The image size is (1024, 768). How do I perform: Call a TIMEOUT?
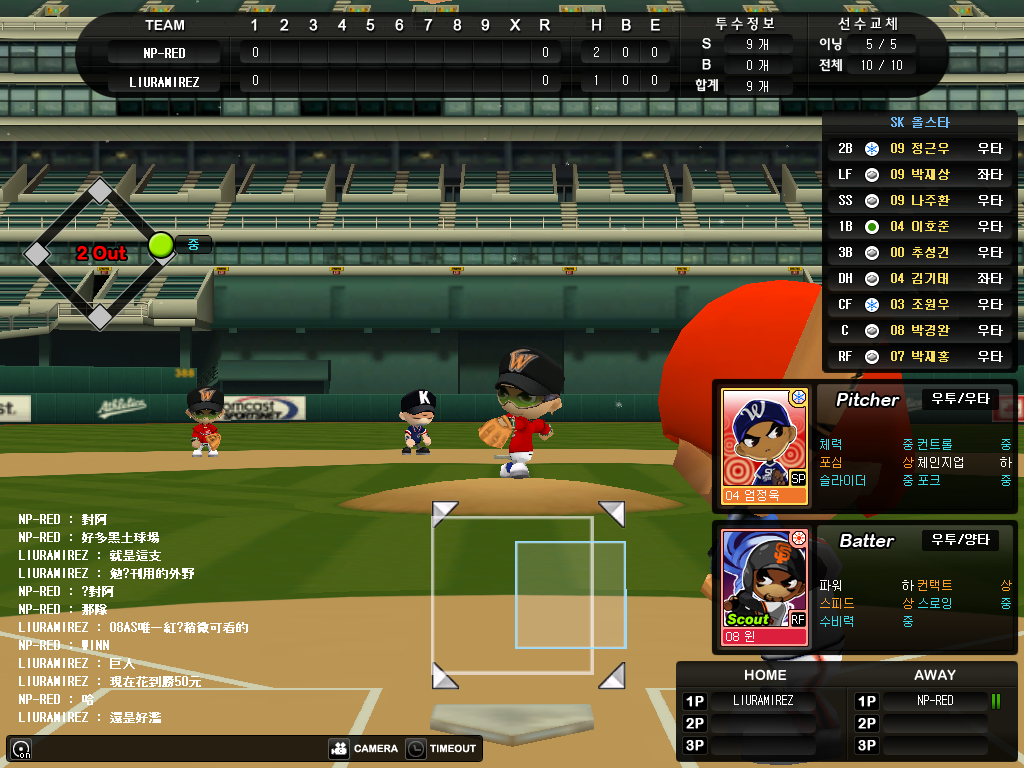442,748
